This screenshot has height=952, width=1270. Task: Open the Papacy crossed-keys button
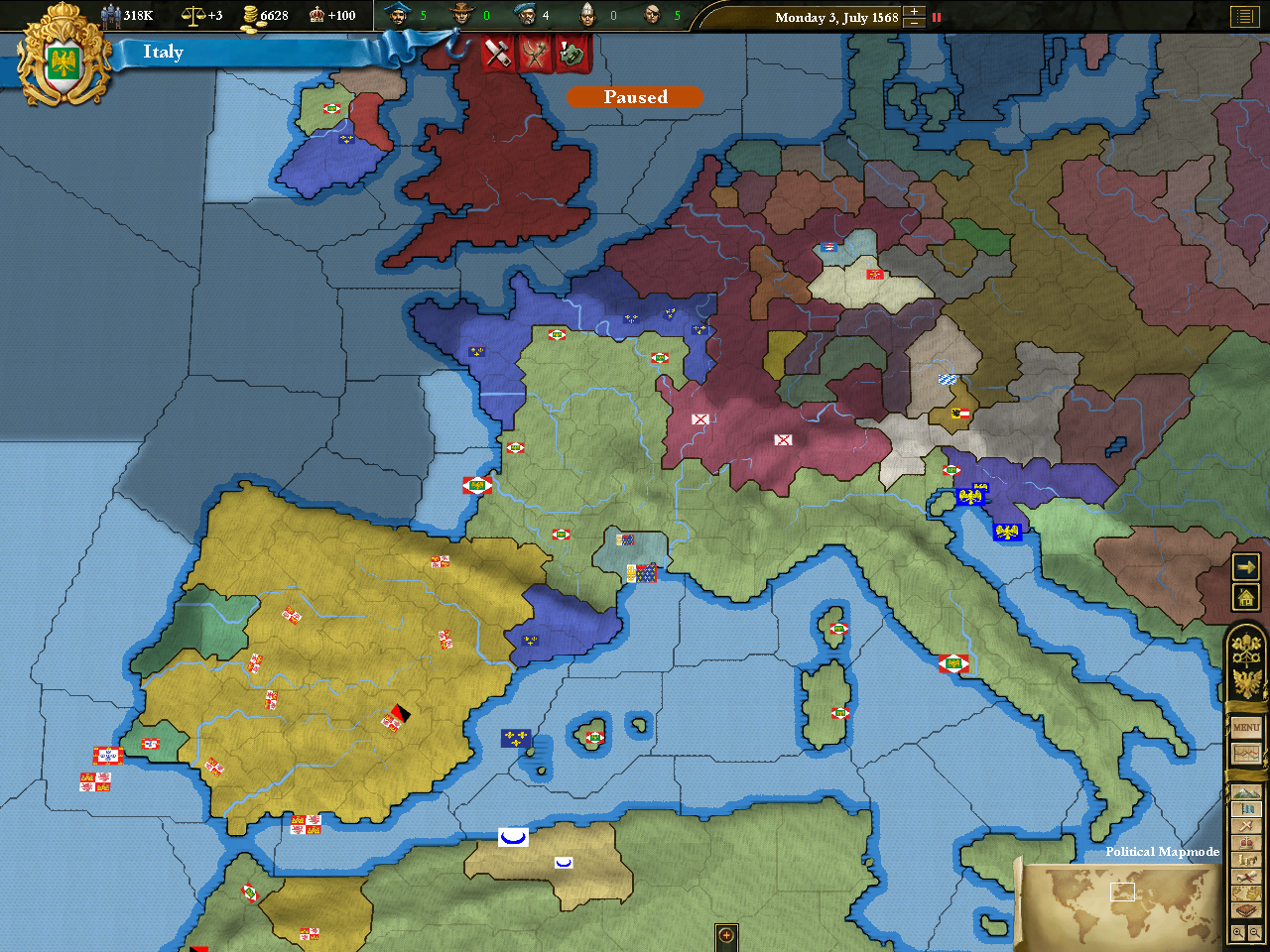pos(1246,651)
